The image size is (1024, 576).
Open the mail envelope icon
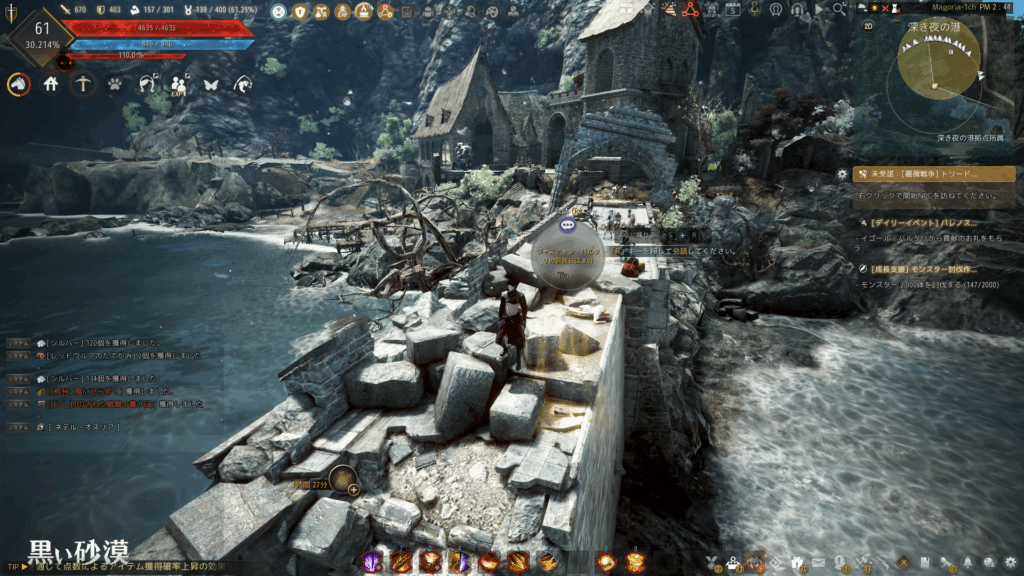pos(819,562)
